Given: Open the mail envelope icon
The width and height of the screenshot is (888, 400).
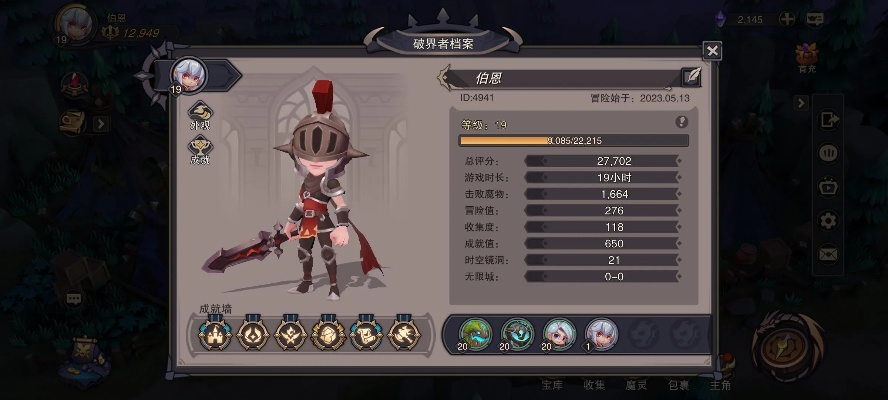Looking at the screenshot, I should point(828,254).
